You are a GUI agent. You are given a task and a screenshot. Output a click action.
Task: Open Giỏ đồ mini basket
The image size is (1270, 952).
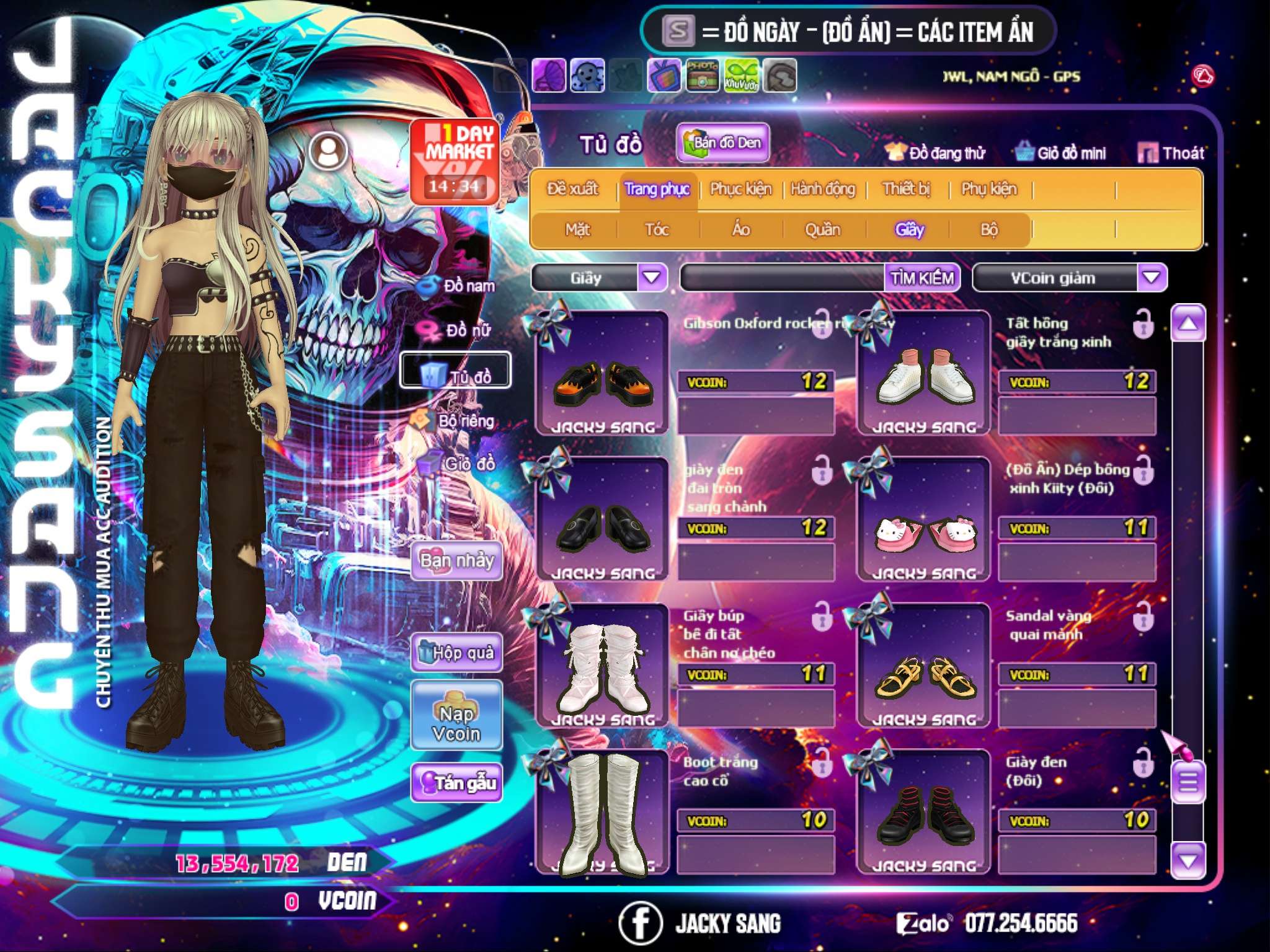(1061, 153)
